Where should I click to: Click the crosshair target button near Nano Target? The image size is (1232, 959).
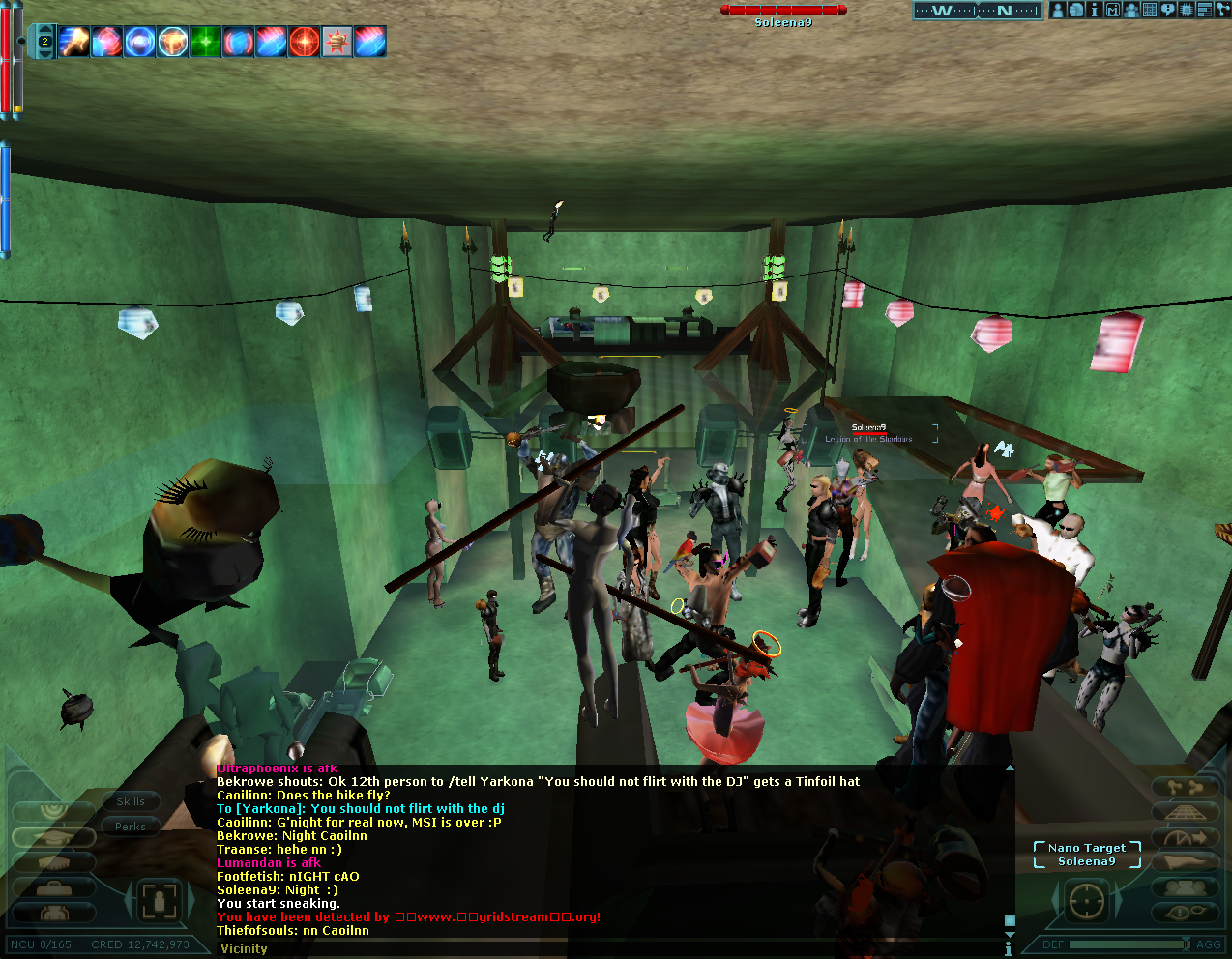tap(1086, 901)
